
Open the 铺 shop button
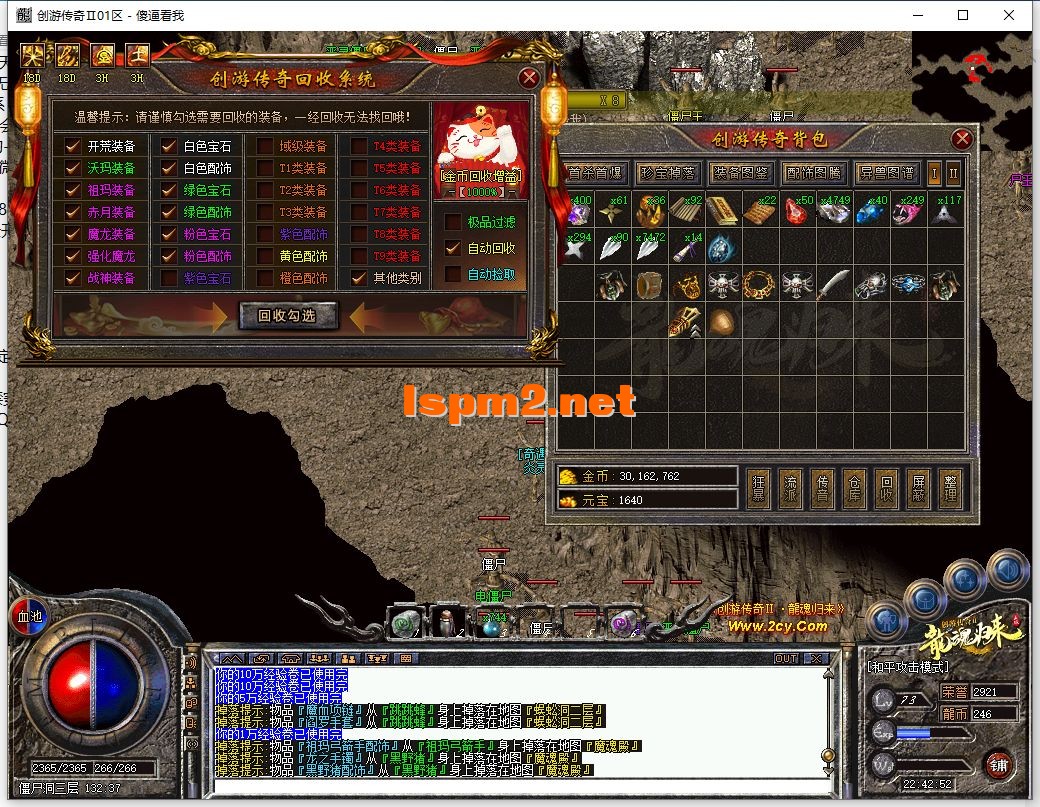997,763
